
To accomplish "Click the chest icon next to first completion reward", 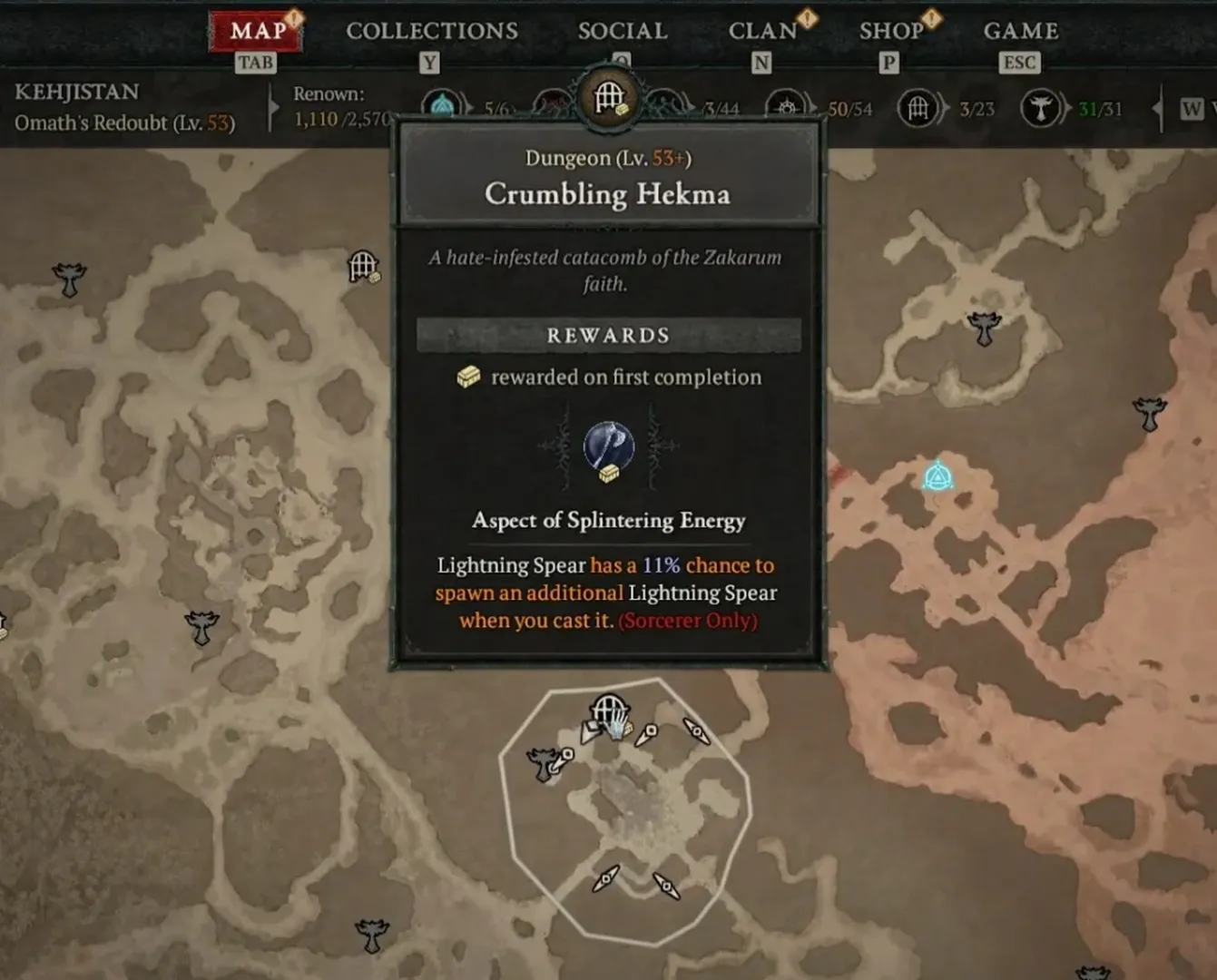I will tap(470, 377).
